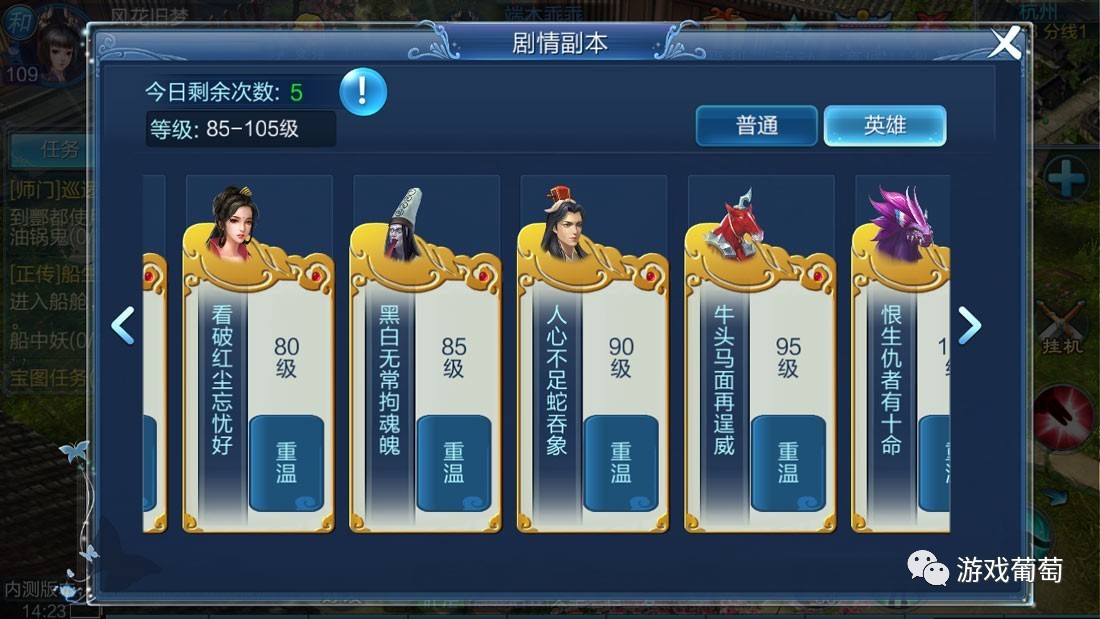Show previous dungeons with left arrow
Viewport: 1100px width, 619px height.
(123, 325)
